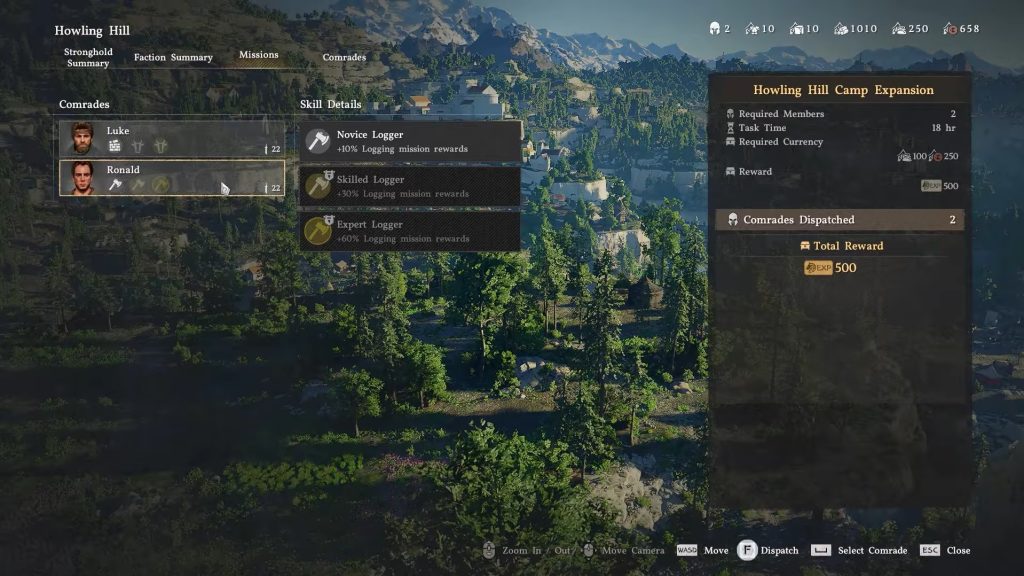Image resolution: width=1024 pixels, height=576 pixels.
Task: Select comrade Luke from the list
Action: (x=171, y=138)
